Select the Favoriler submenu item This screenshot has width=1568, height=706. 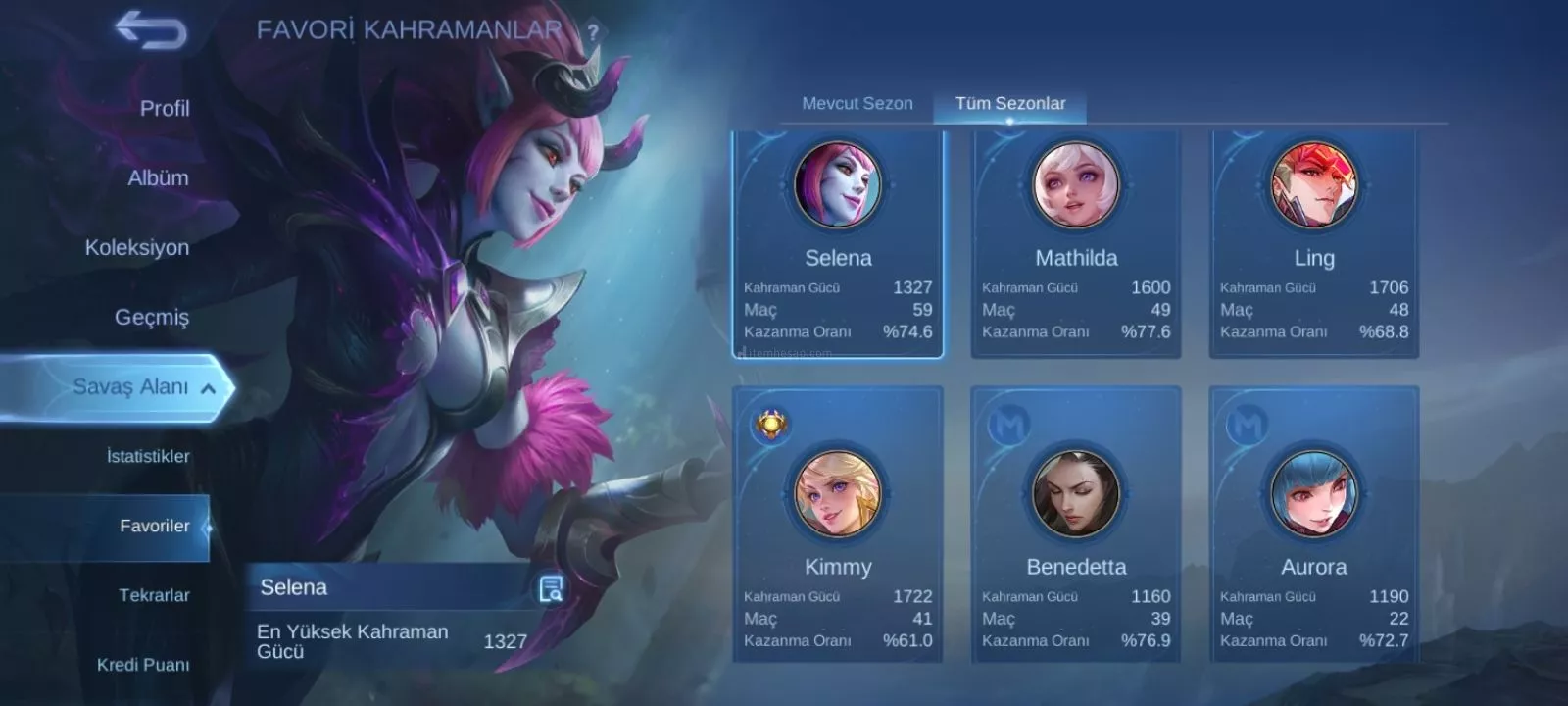pos(154,527)
